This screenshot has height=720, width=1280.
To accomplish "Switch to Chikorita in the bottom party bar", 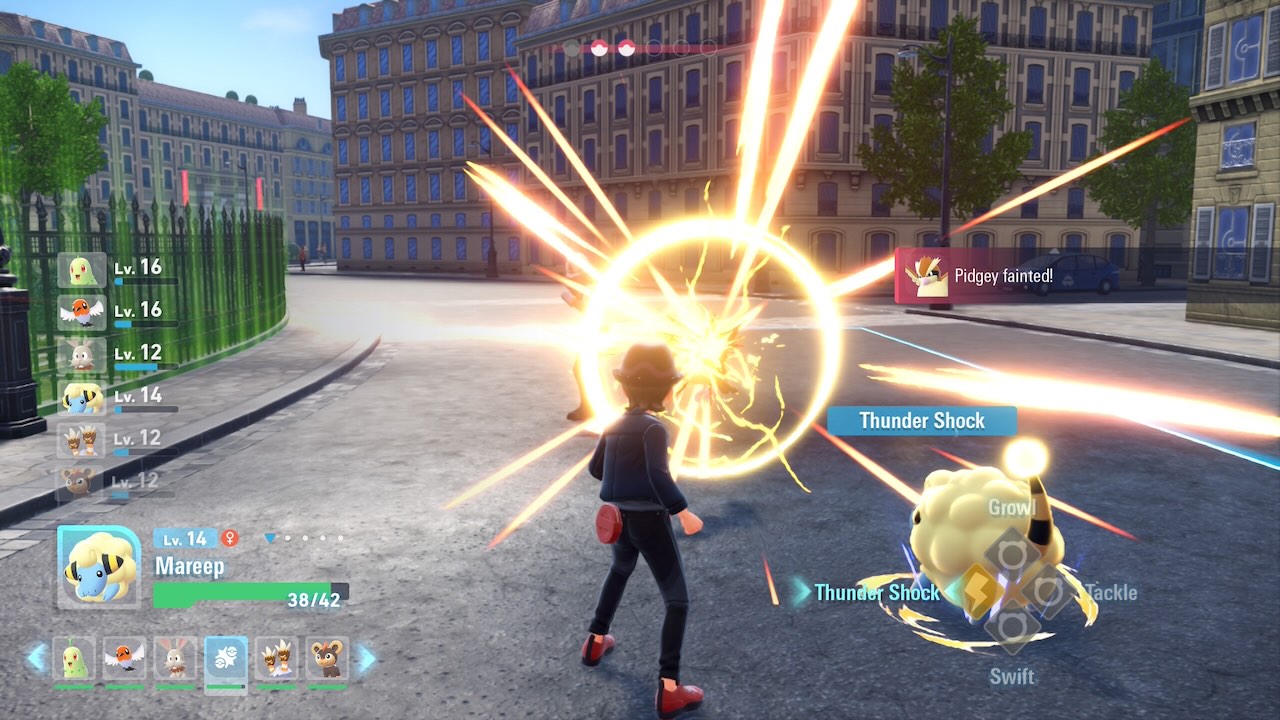I will [73, 658].
